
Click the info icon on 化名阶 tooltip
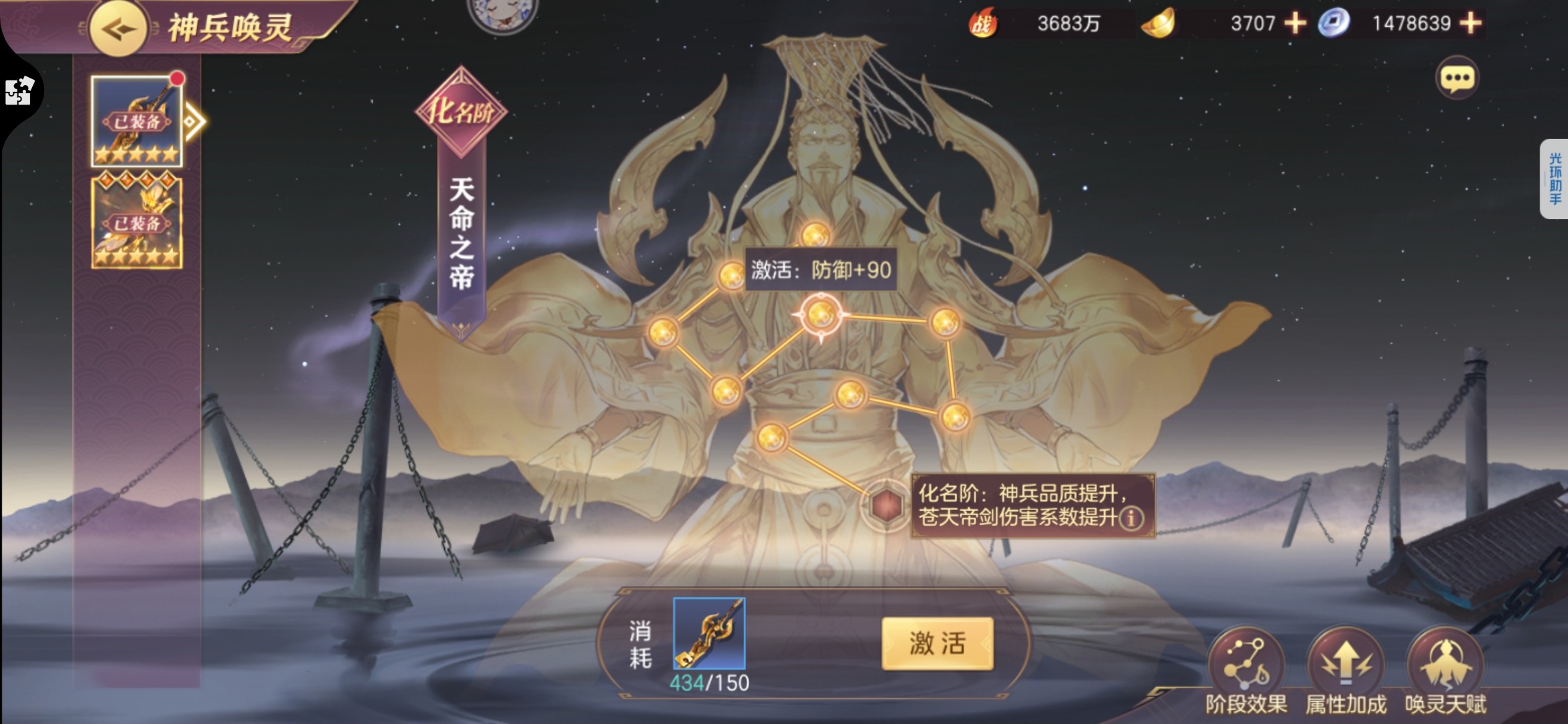click(1132, 518)
